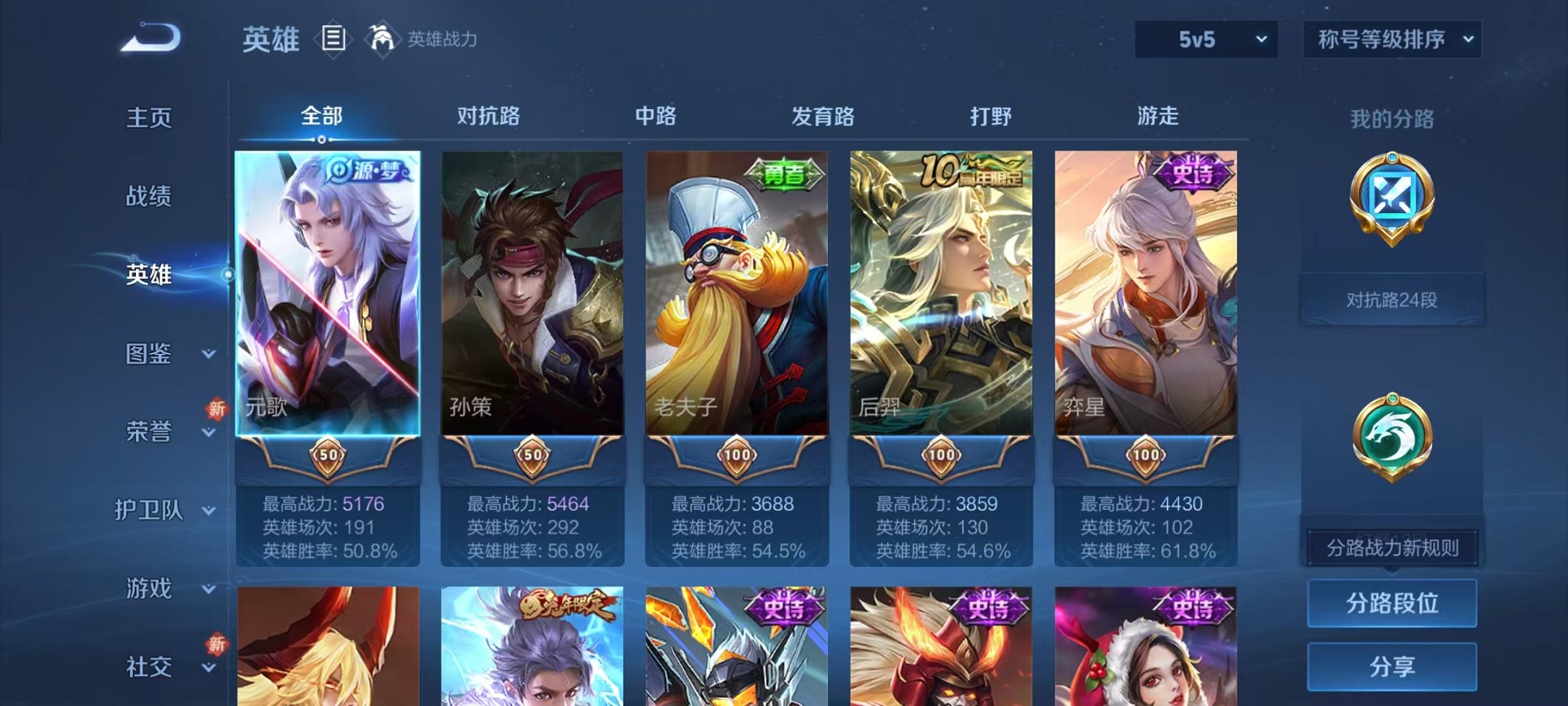The image size is (1568, 706).
Task: Open the hero list icon beside 英雄 title
Action: [x=334, y=38]
